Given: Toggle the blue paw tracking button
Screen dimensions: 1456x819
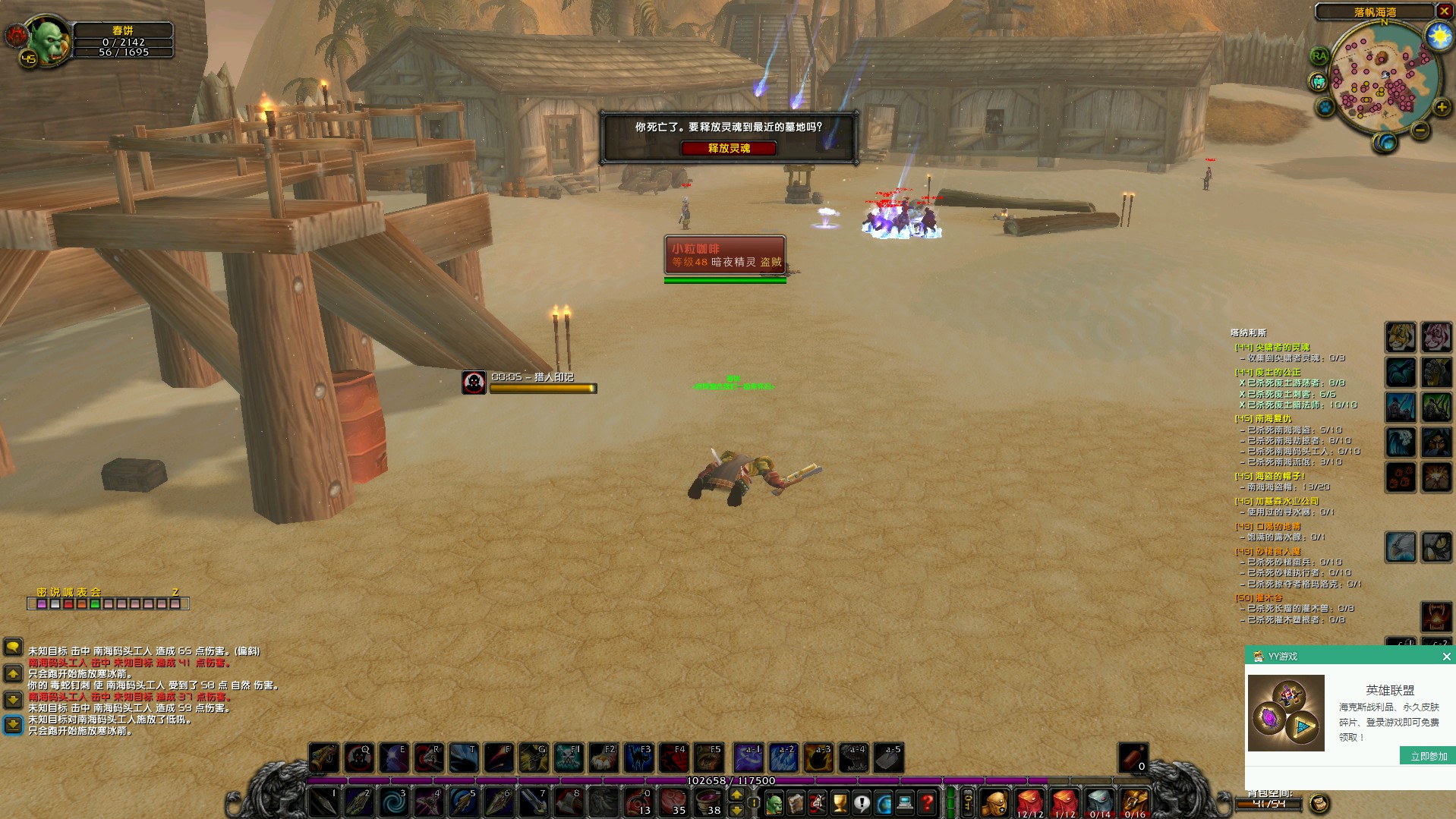Looking at the screenshot, I should tap(1325, 107).
